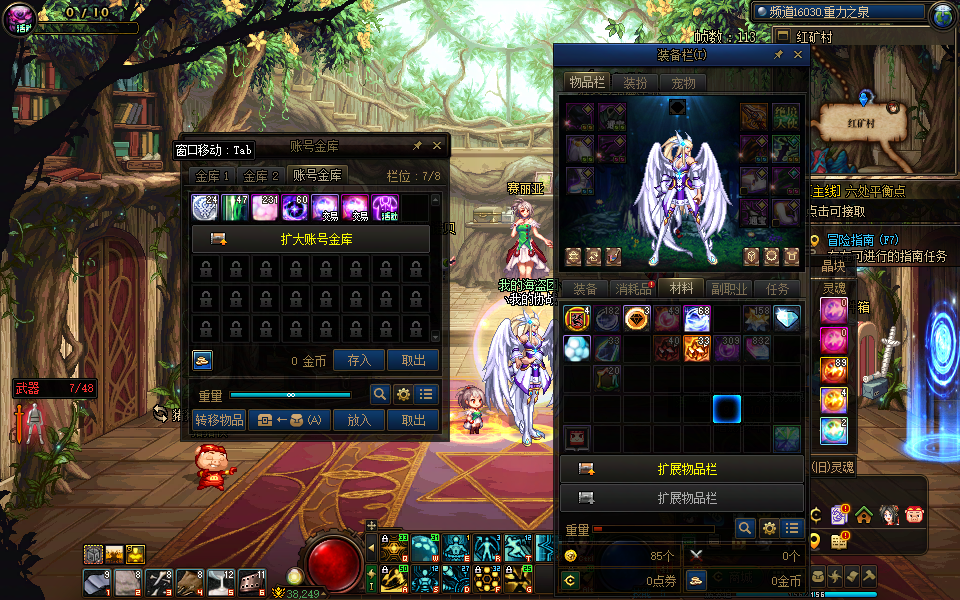Open the 宠物 pet tab
The width and height of the screenshot is (960, 600).
pos(683,83)
